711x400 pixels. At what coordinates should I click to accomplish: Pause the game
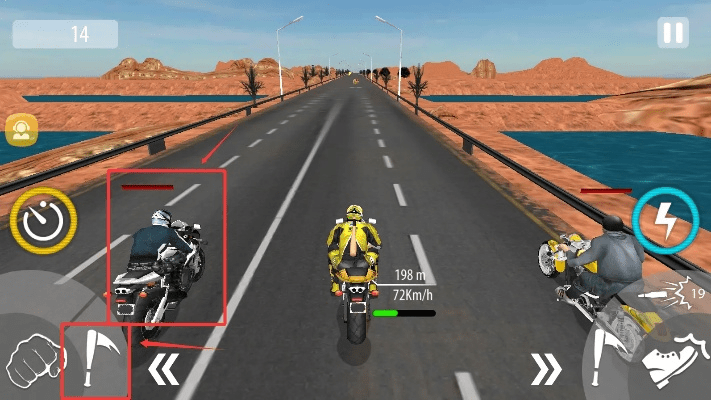pos(672,32)
